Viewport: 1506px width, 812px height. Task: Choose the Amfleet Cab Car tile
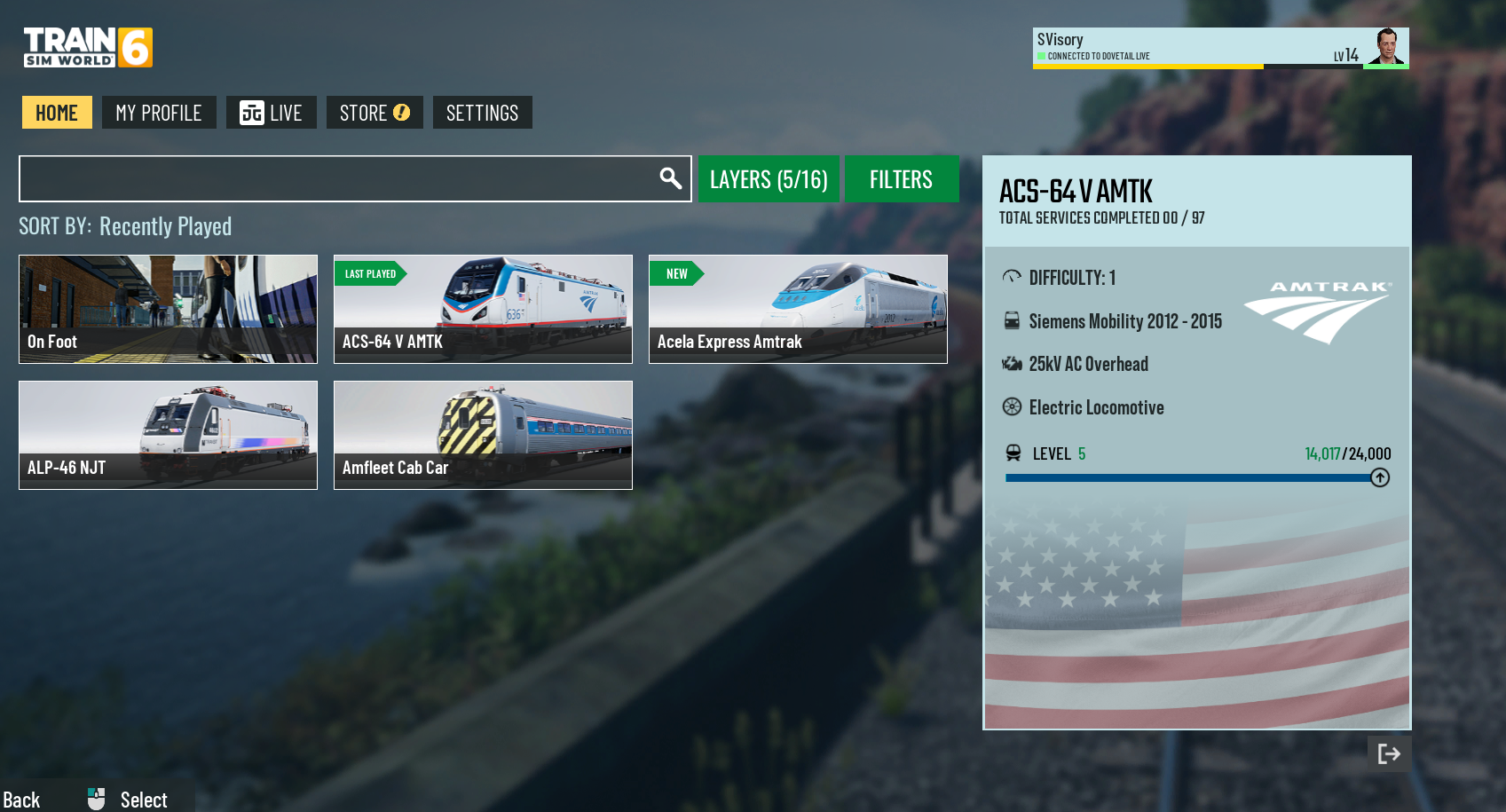tap(483, 435)
